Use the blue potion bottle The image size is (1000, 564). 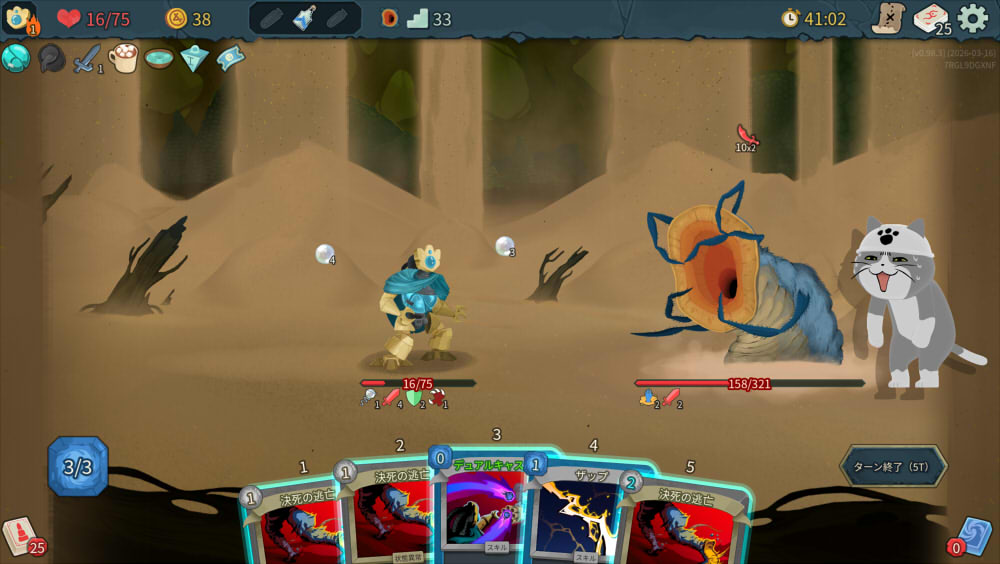(x=305, y=18)
